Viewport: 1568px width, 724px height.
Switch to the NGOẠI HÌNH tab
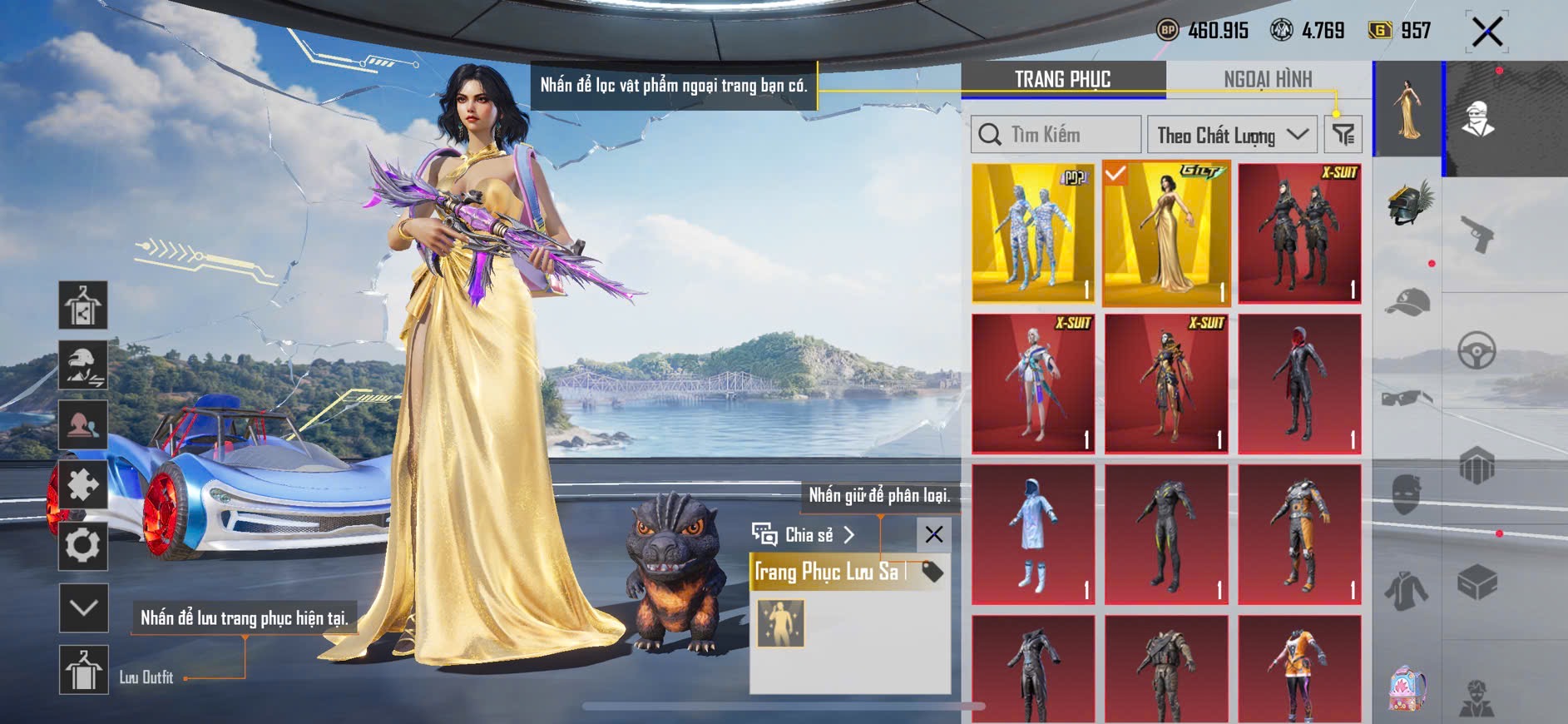tap(1267, 79)
